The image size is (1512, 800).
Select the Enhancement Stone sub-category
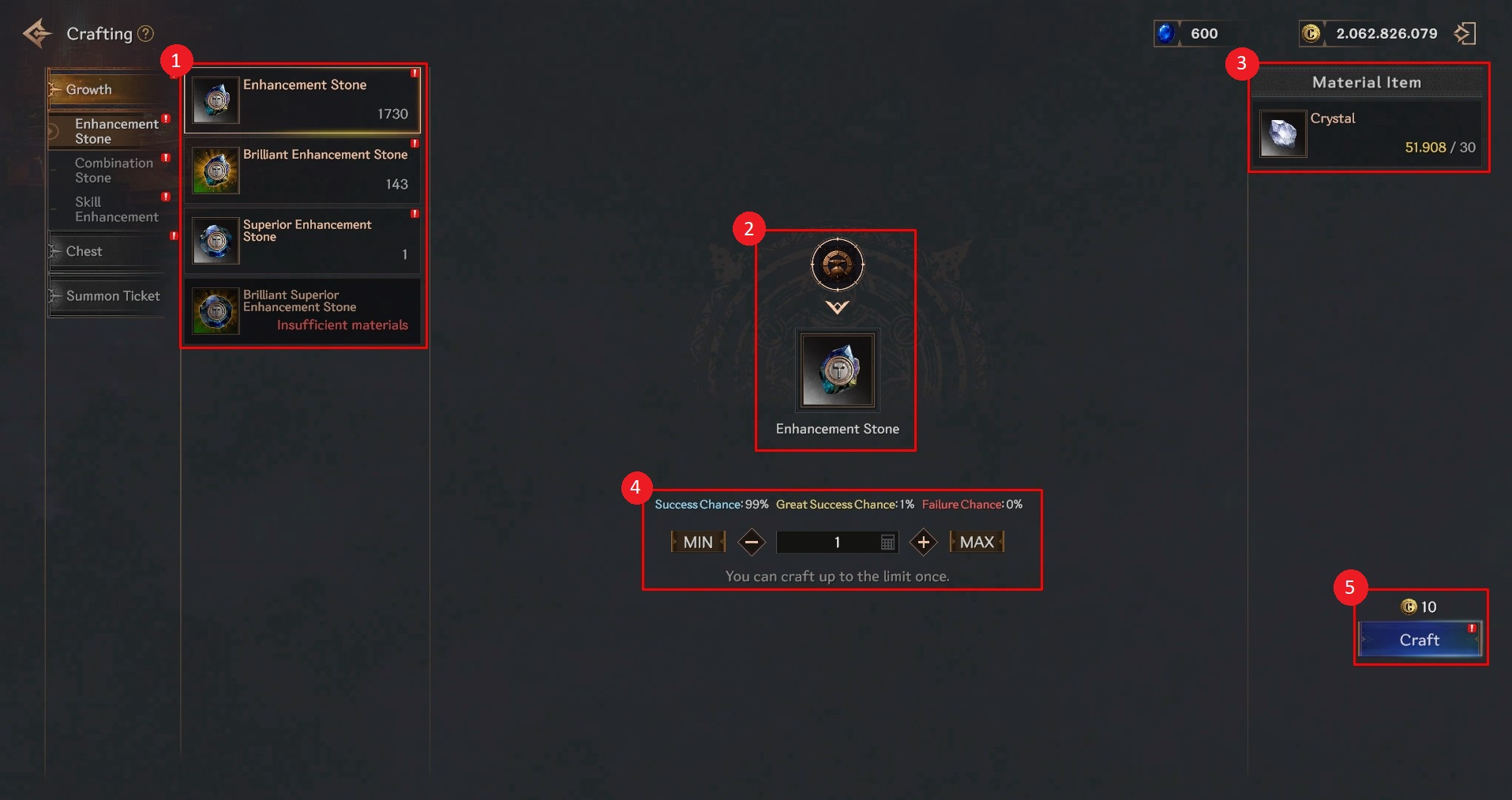pos(116,131)
